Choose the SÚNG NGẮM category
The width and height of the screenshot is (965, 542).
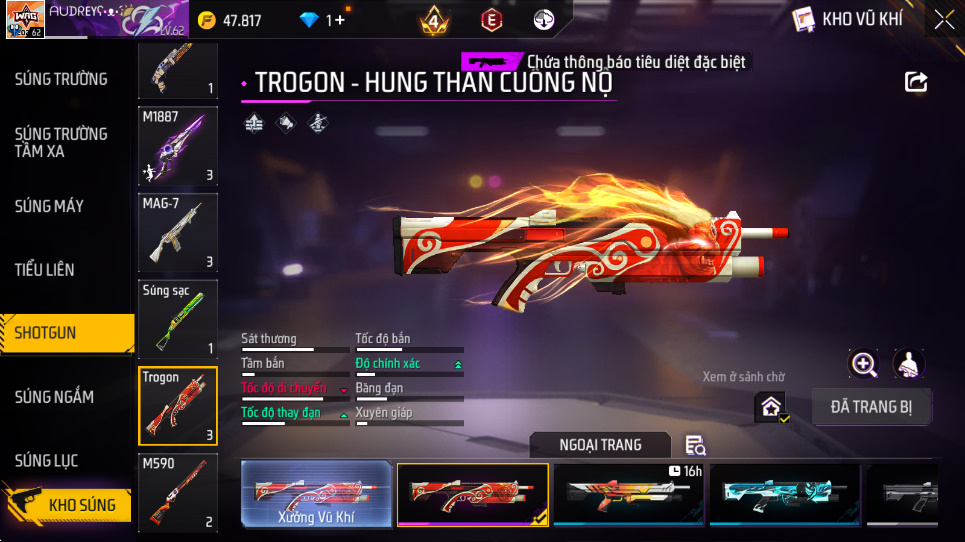click(x=54, y=397)
